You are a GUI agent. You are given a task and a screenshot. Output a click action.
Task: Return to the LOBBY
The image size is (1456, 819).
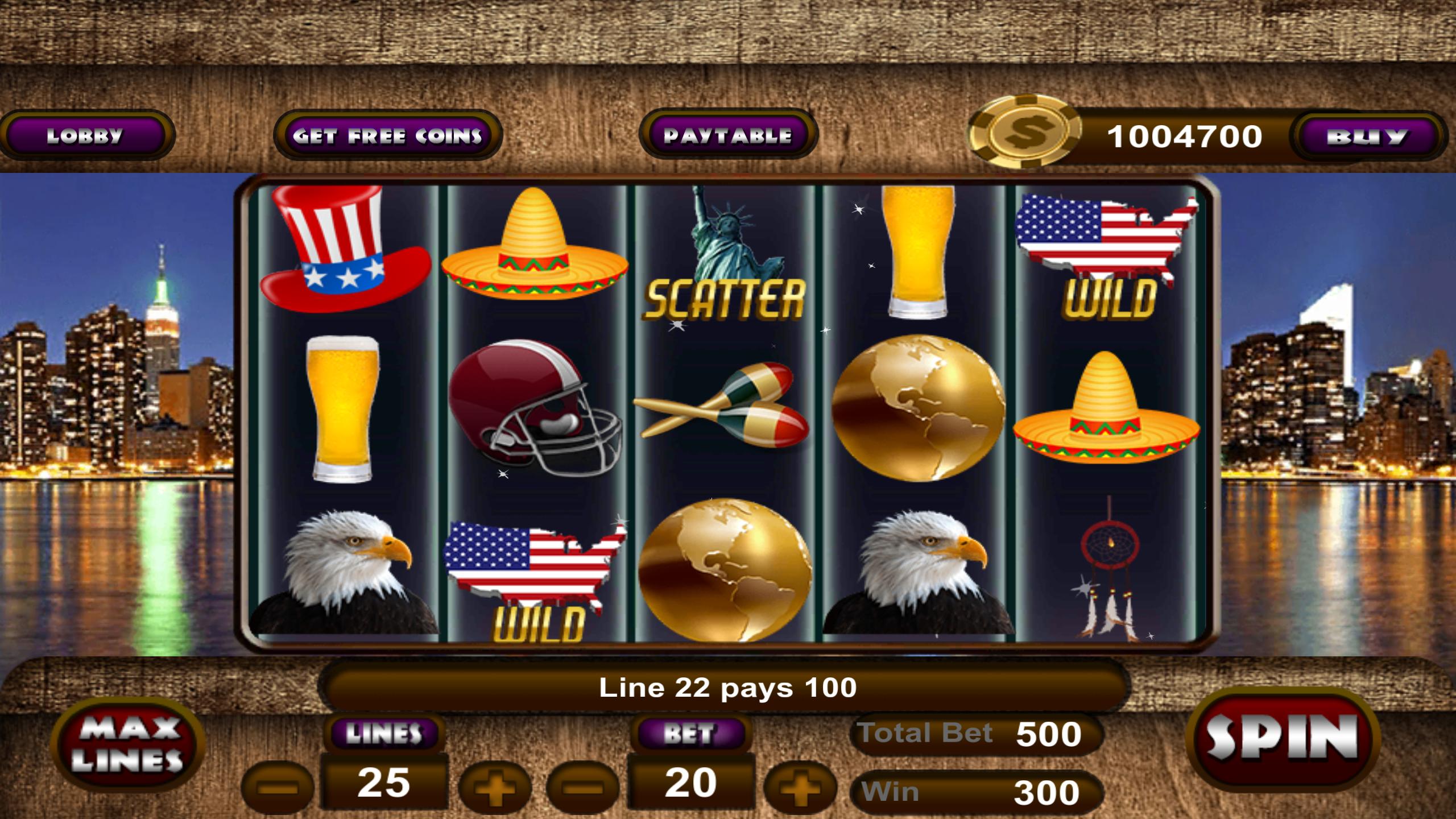(86, 135)
